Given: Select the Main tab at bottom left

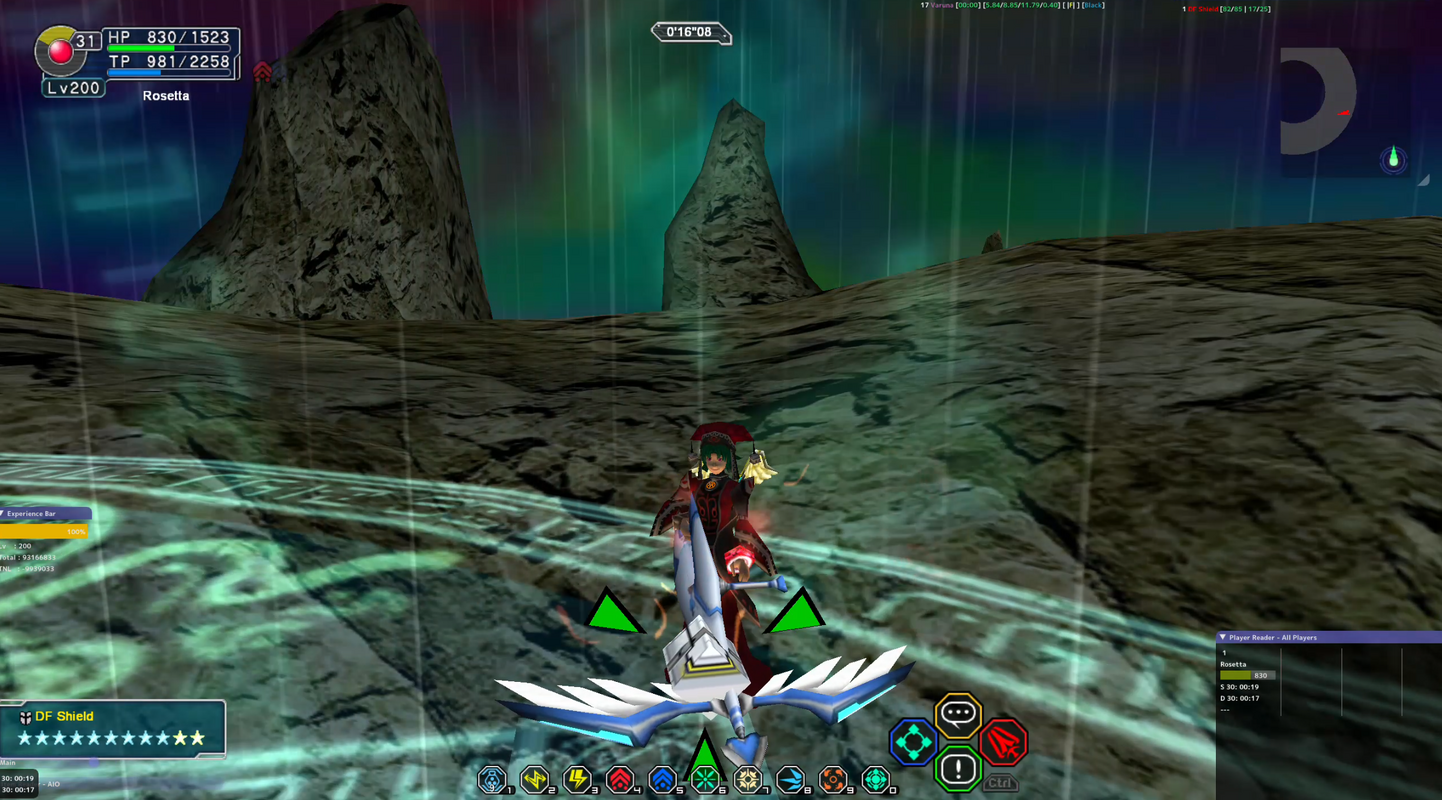Looking at the screenshot, I should pyautogui.click(x=8, y=761).
